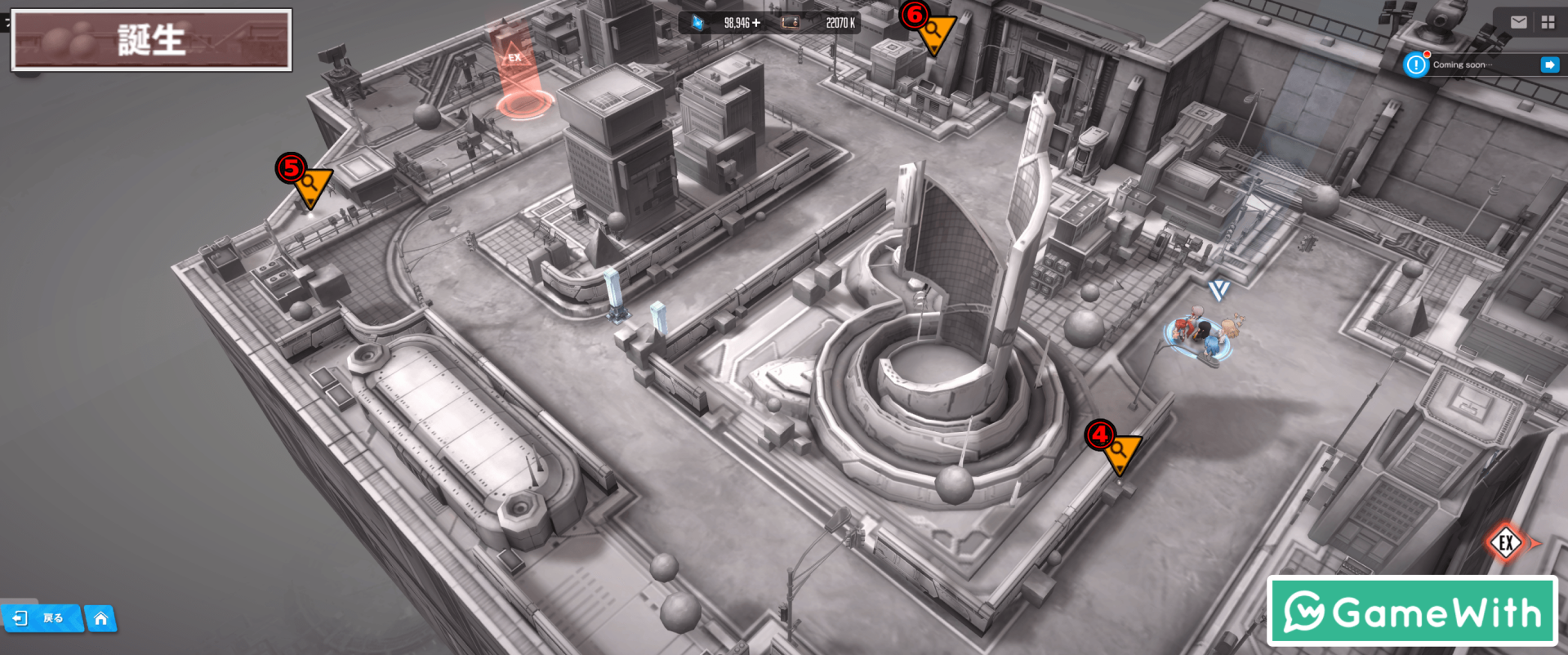This screenshot has height=655, width=1568.
Task: Select the EX diamond indicator
Action: tap(1506, 542)
